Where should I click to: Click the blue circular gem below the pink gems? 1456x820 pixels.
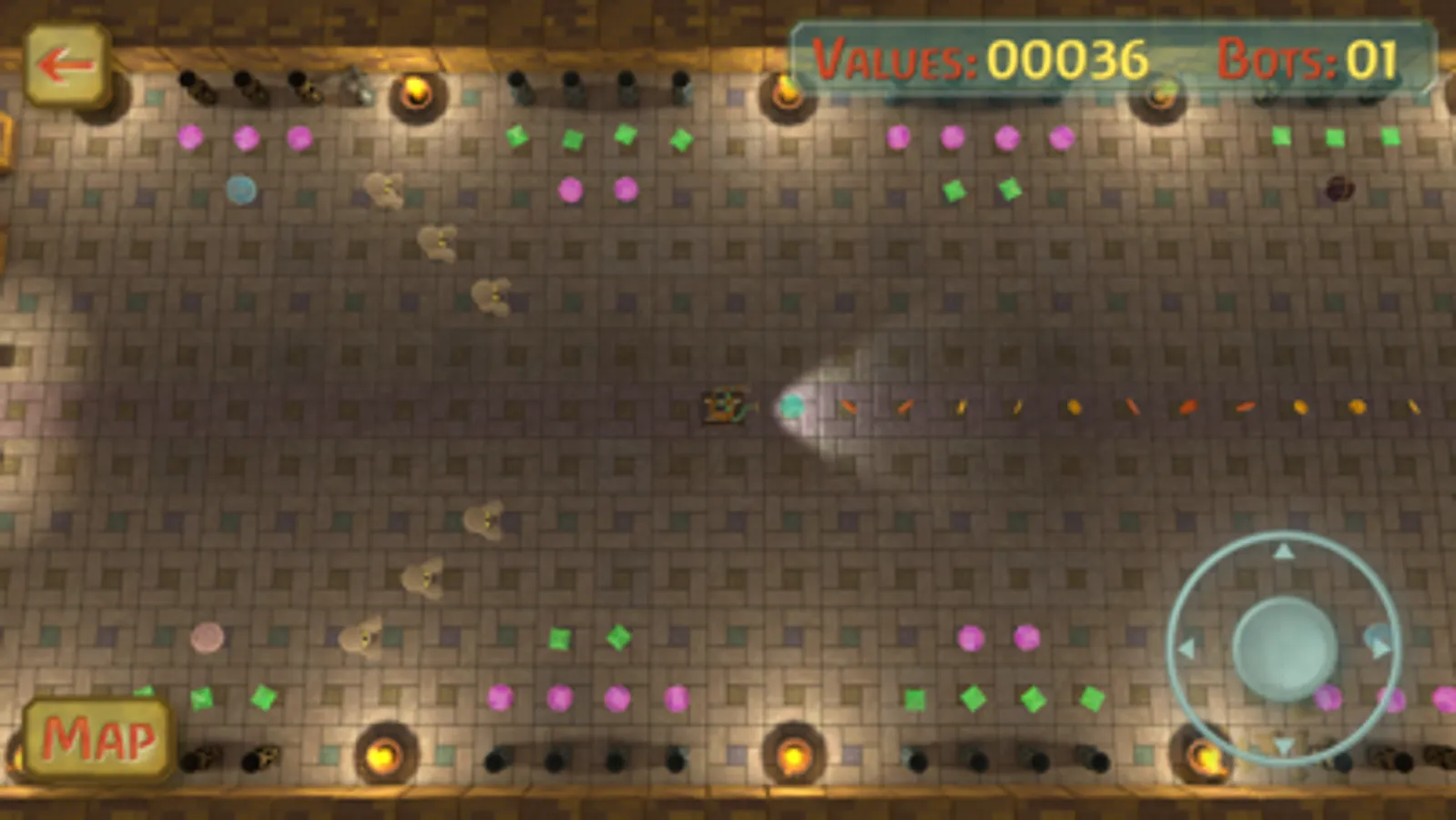pos(239,190)
